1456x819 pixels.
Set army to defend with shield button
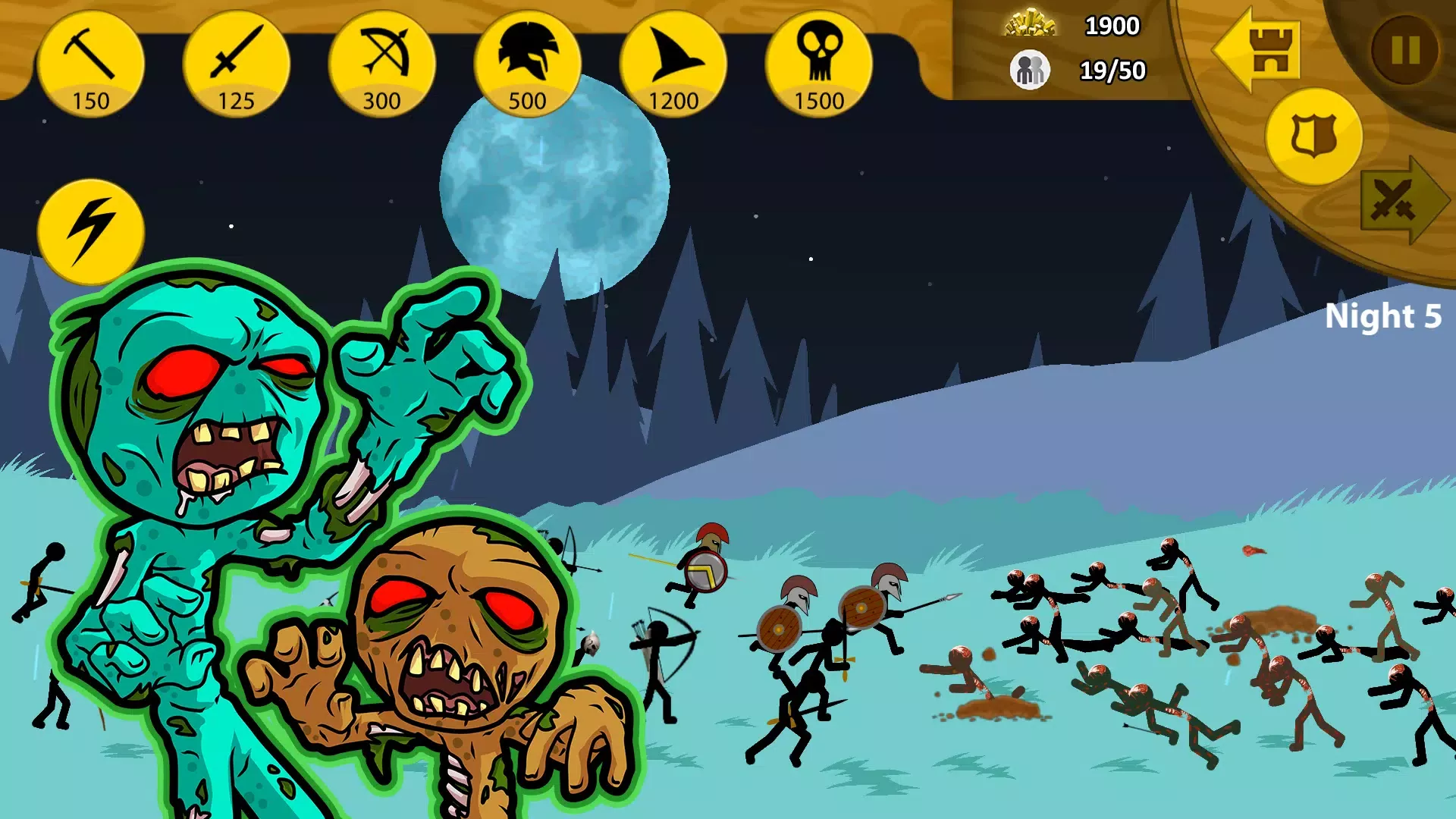pyautogui.click(x=1313, y=136)
